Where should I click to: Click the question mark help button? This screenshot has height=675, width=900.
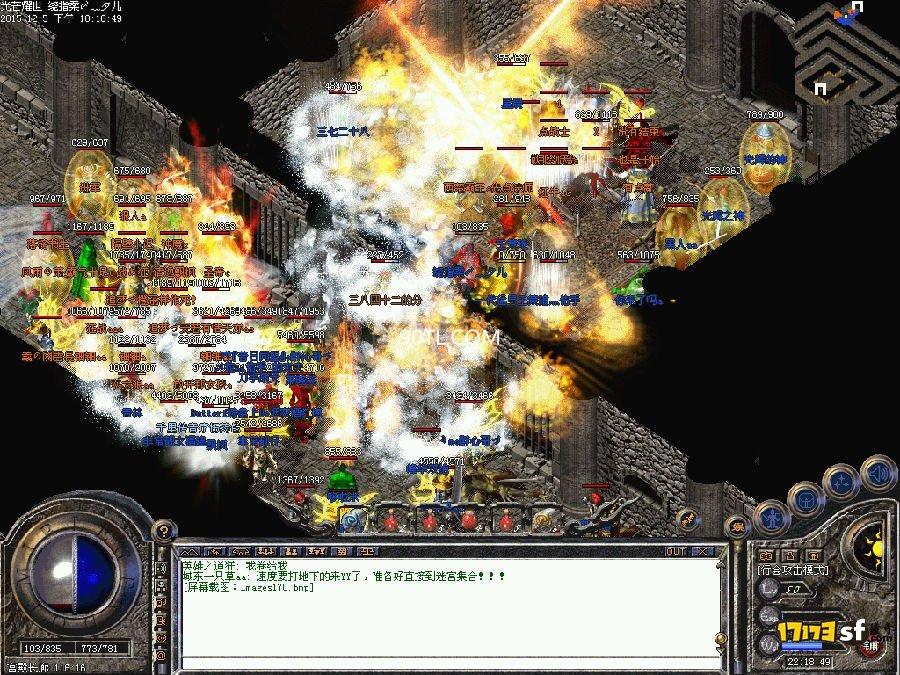tap(160, 531)
